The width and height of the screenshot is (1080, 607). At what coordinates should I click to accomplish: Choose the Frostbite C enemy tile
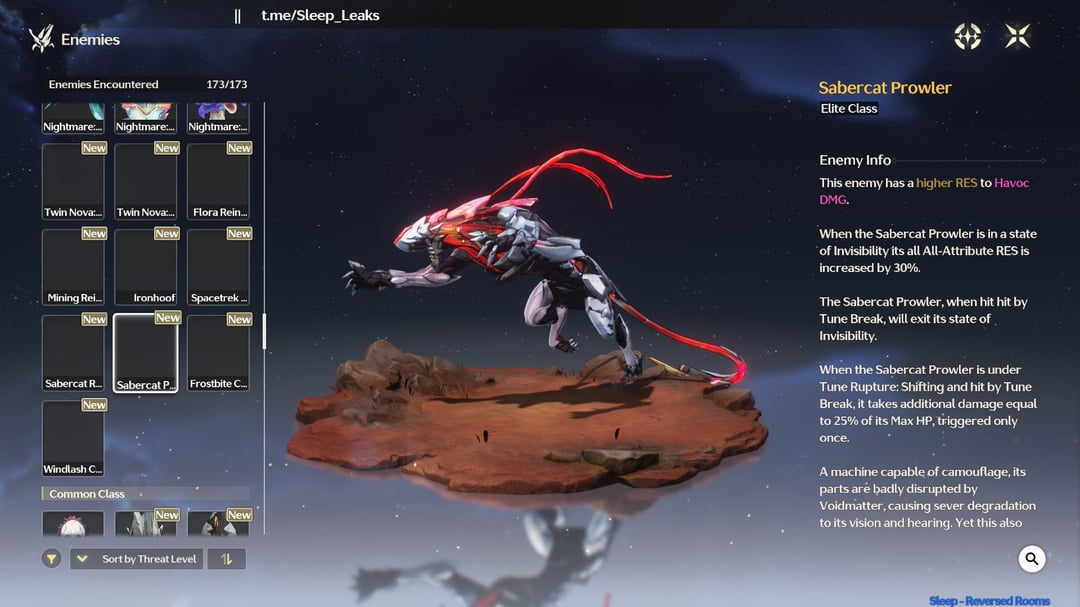218,353
